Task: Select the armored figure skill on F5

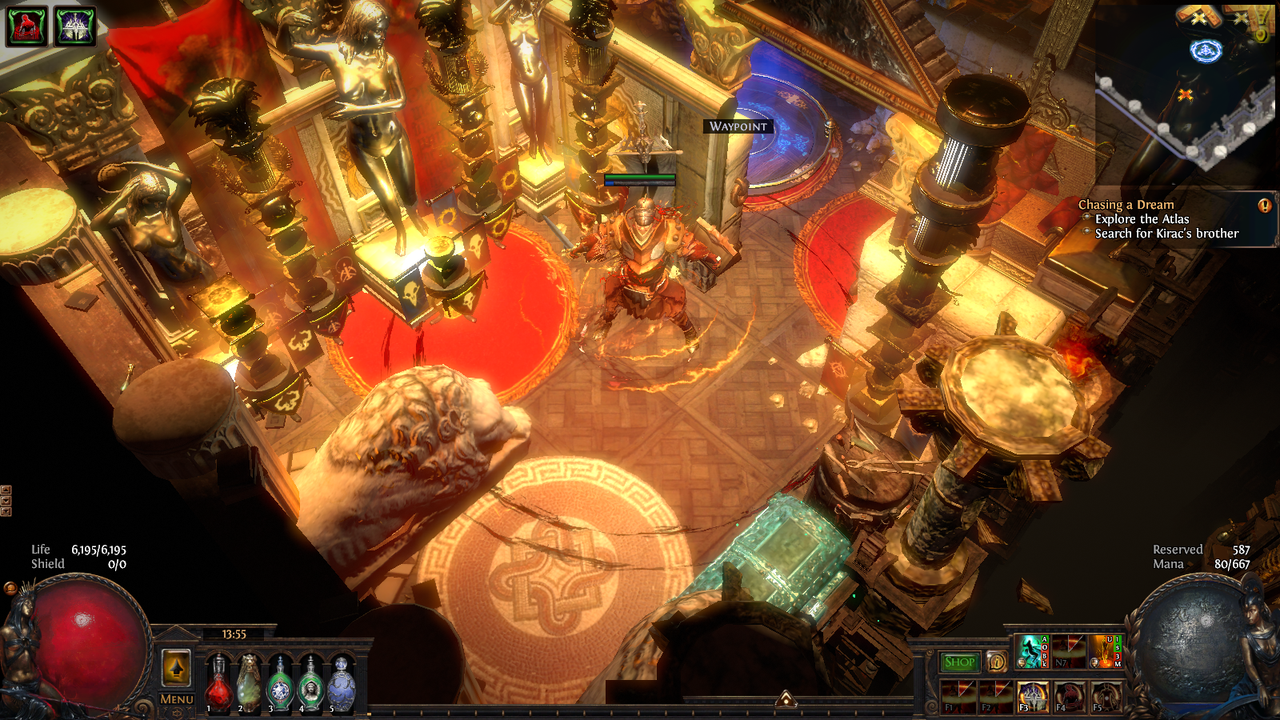Action: 1105,696
